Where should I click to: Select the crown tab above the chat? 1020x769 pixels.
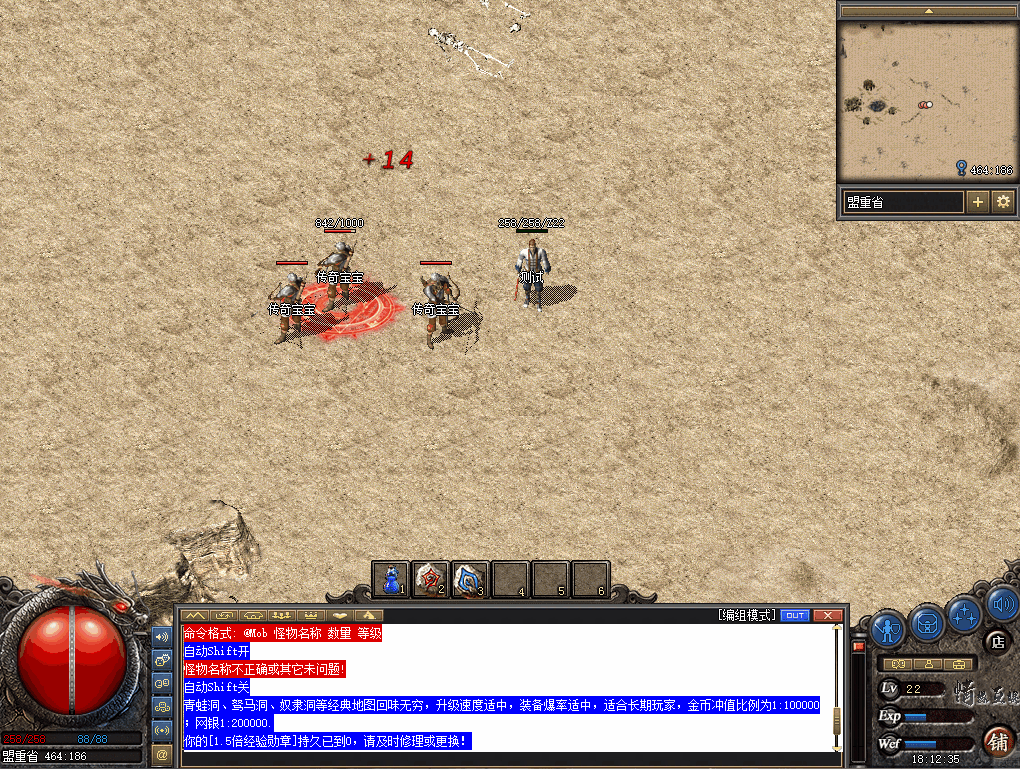312,615
